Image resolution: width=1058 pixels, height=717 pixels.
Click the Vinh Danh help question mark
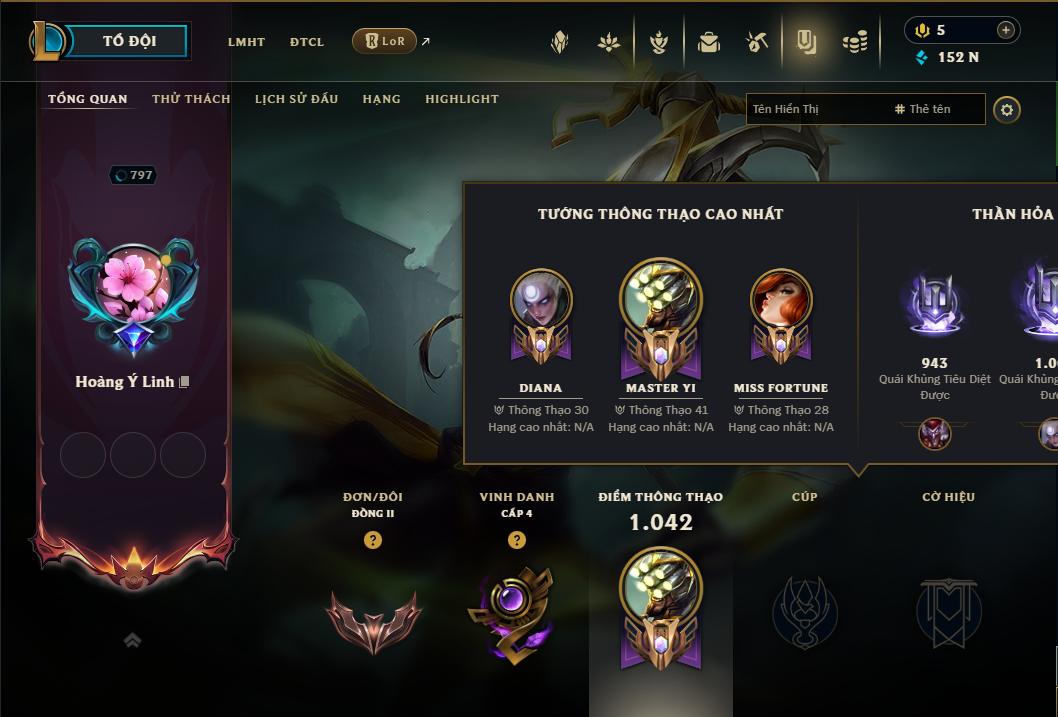[517, 540]
